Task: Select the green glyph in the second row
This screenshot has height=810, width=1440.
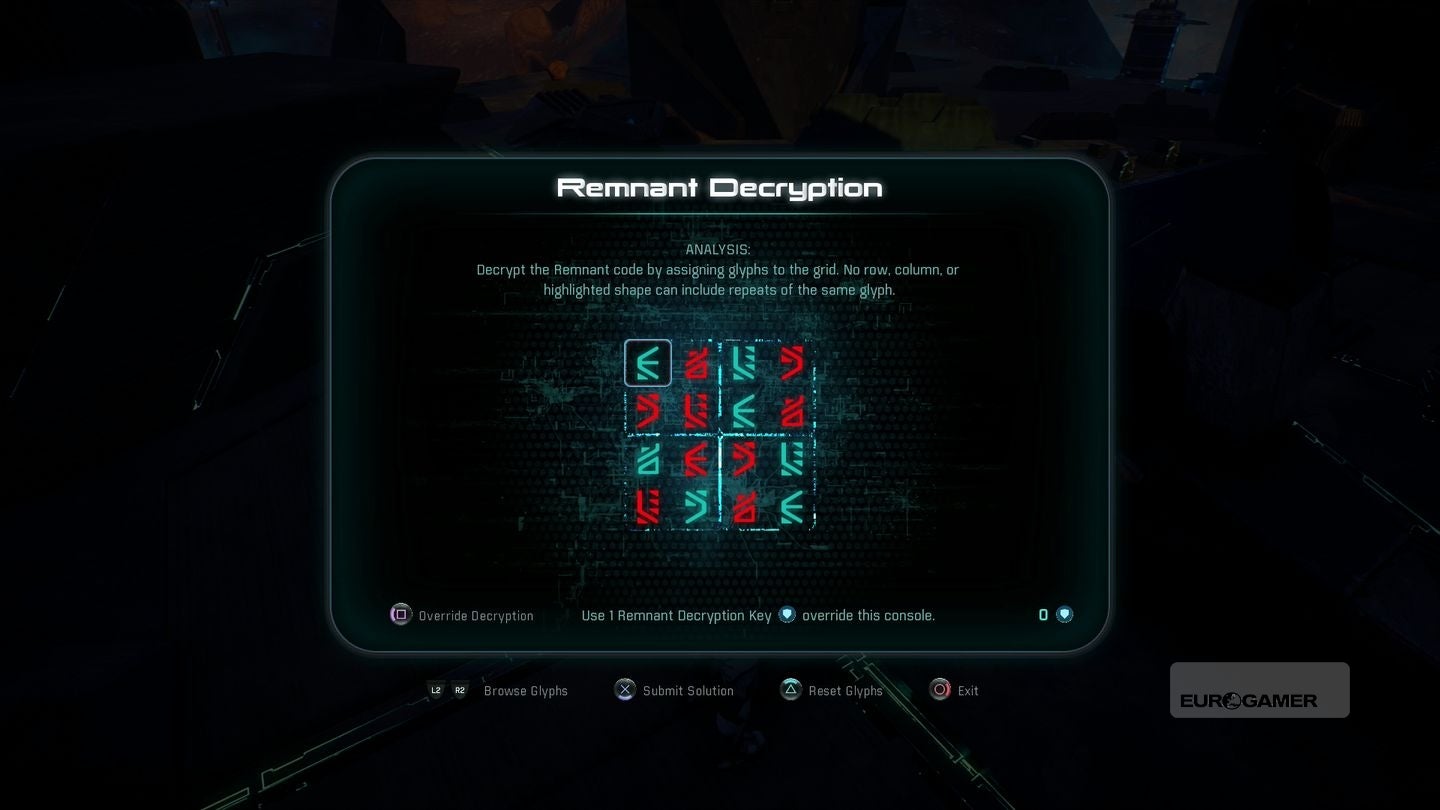Action: click(x=744, y=411)
